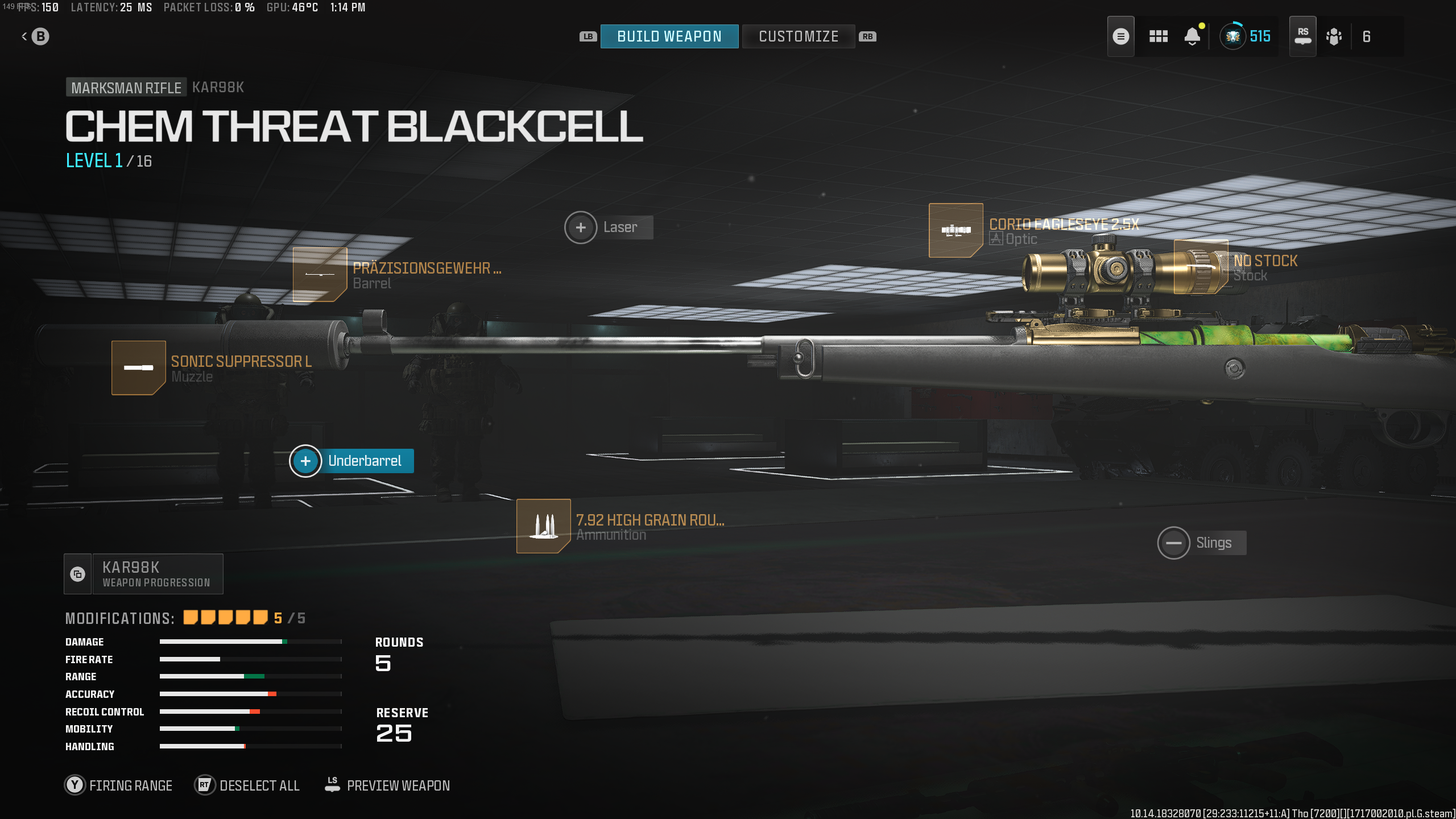
Task: Open the Corio Eagleseye 2.5X optic slot
Action: (x=955, y=230)
